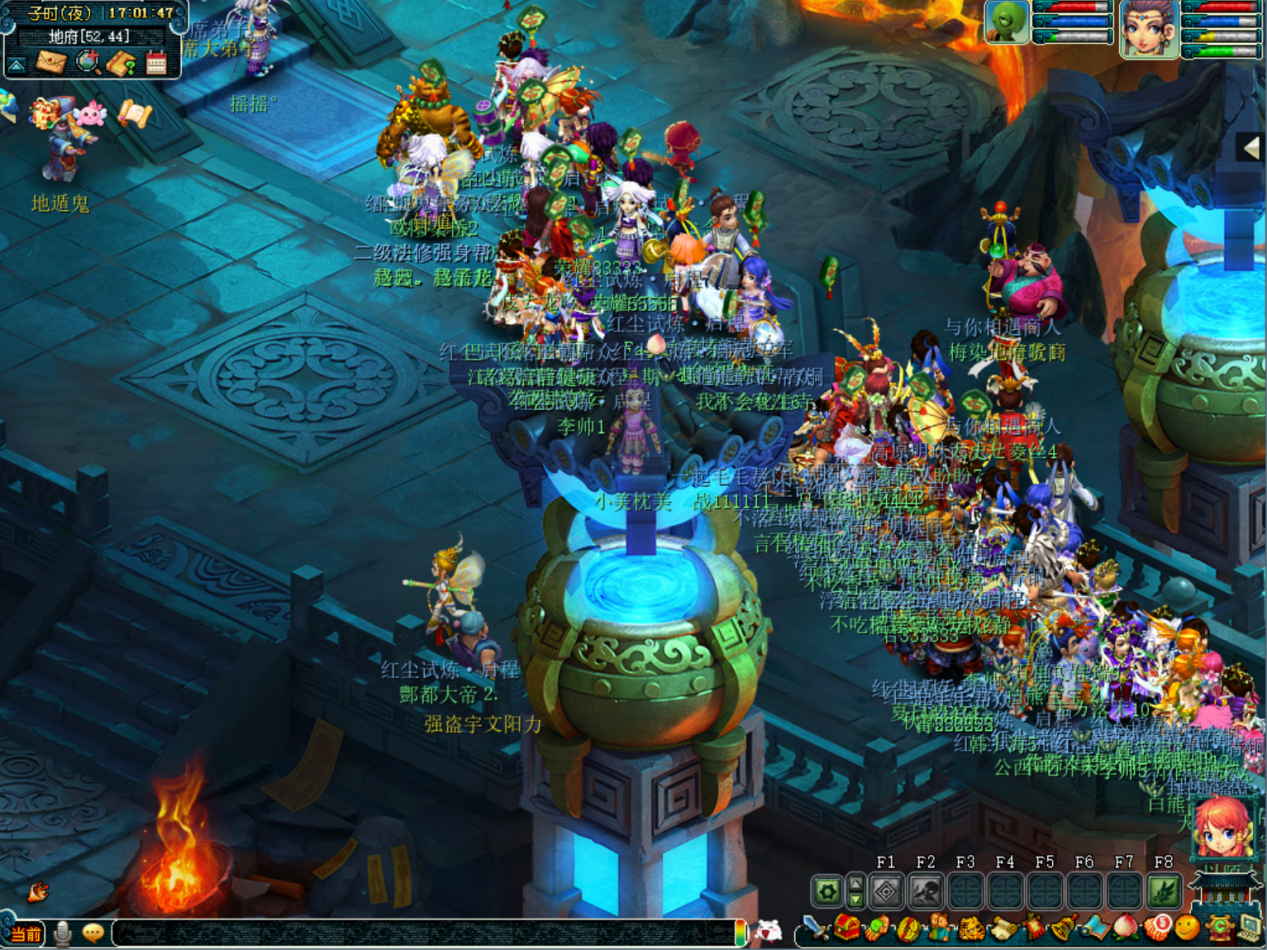Use the green dragon skill in F8

(1164, 890)
